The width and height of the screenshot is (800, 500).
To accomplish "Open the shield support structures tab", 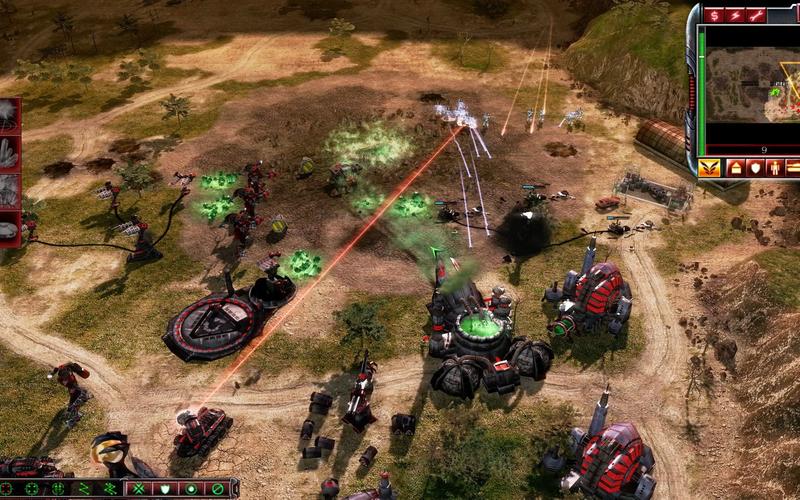I will [x=755, y=167].
